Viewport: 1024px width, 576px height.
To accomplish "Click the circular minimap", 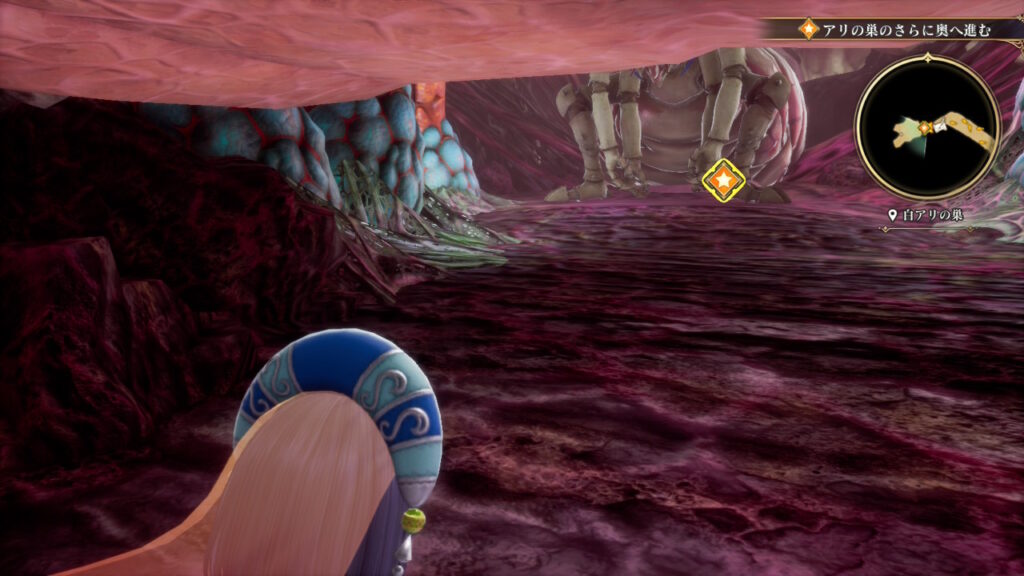I will [x=927, y=127].
